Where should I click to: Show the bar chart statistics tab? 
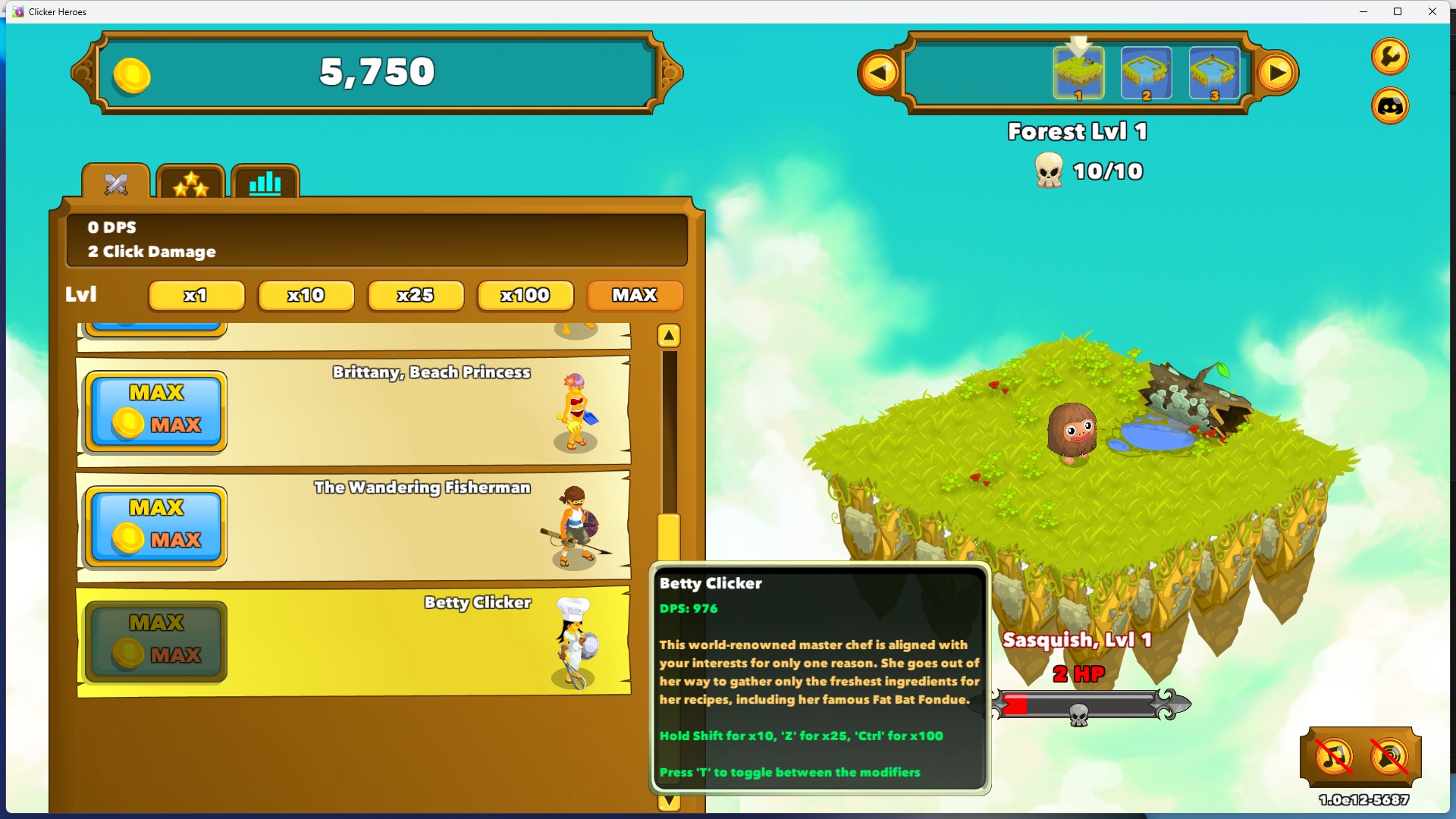(265, 183)
